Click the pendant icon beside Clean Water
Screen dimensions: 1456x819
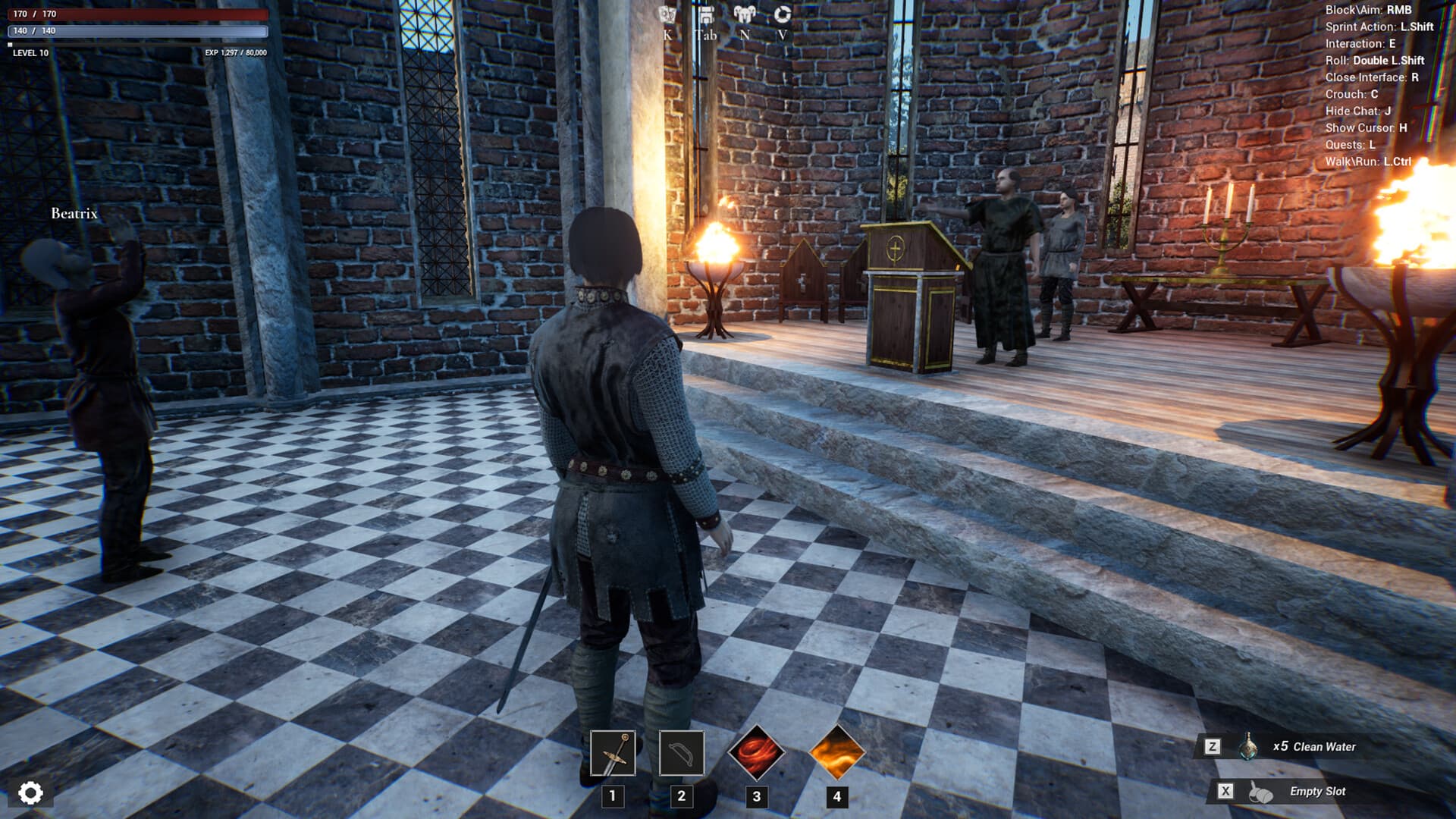(1250, 747)
